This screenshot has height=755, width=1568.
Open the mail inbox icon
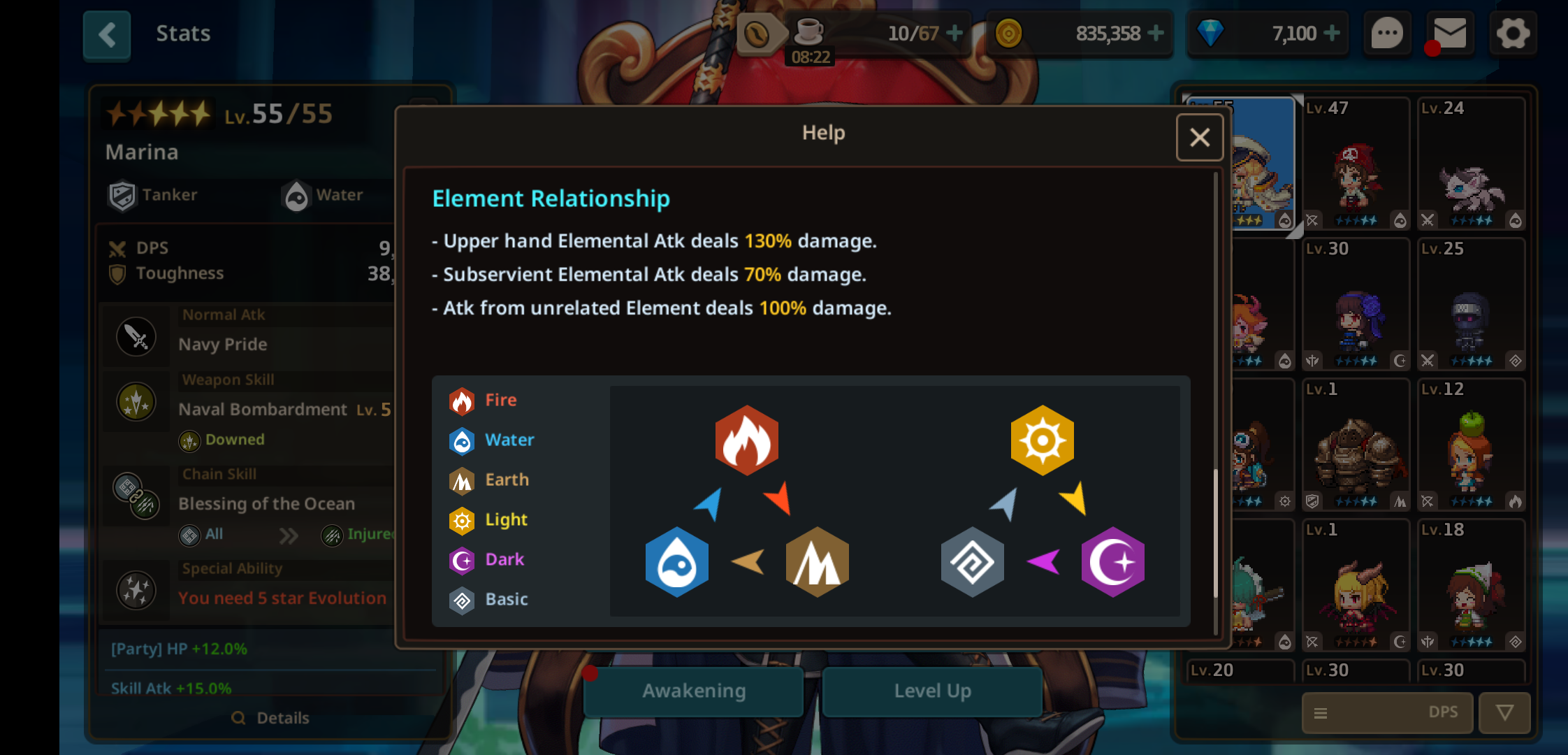(x=1451, y=33)
